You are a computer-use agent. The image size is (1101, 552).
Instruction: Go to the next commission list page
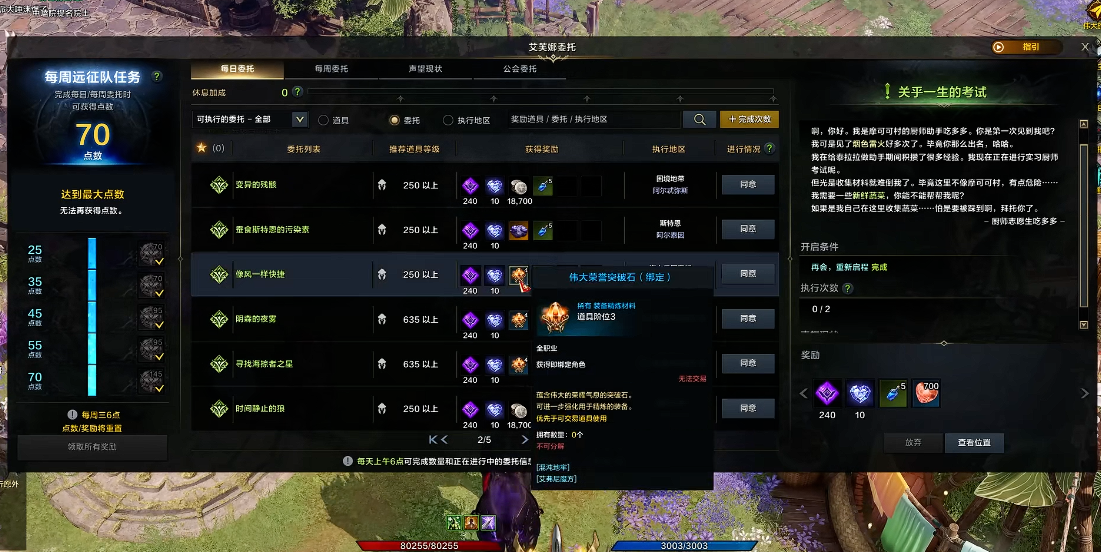(x=525, y=439)
